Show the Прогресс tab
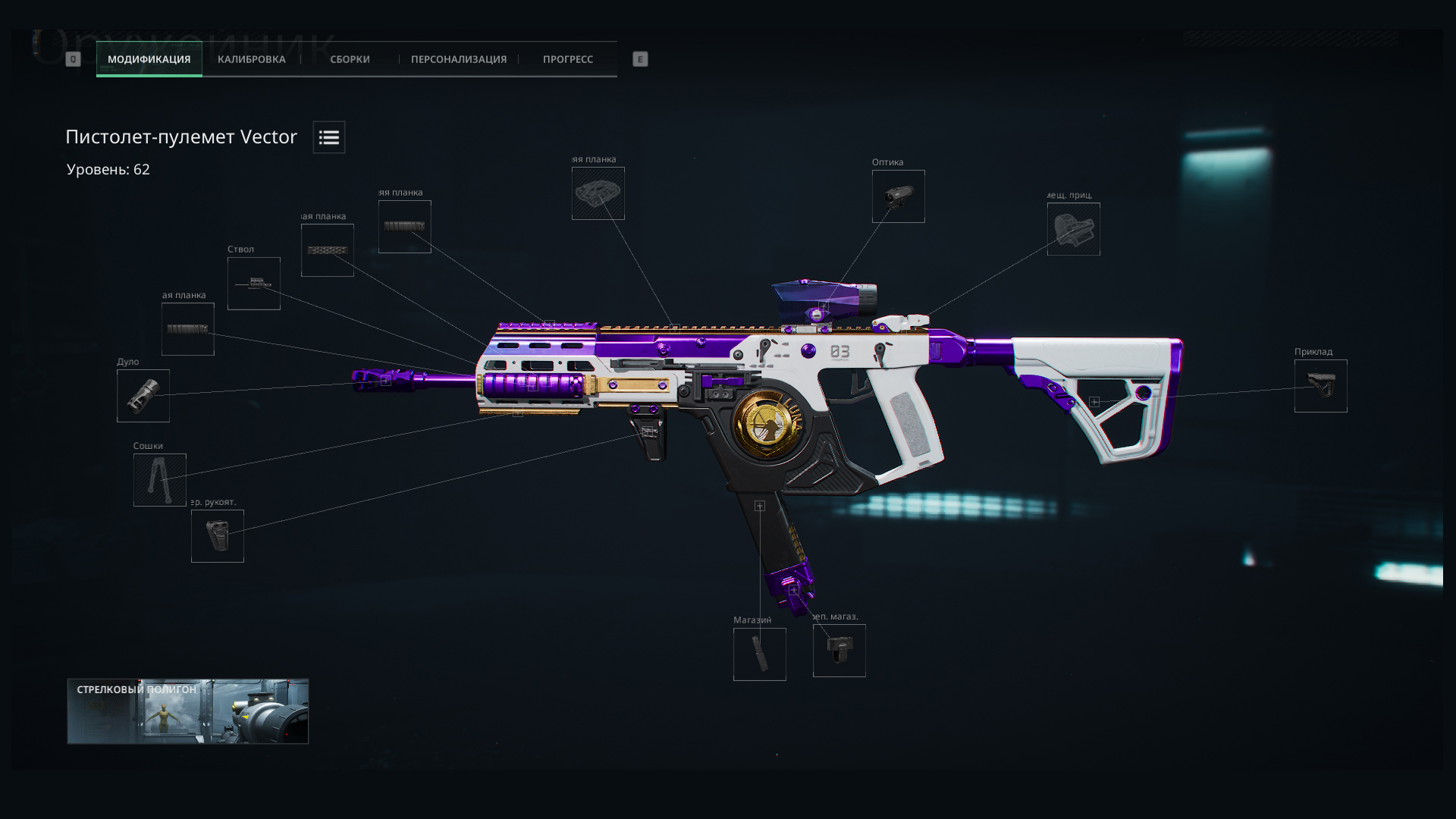Screen dimensions: 1456x819 pyautogui.click(x=567, y=59)
